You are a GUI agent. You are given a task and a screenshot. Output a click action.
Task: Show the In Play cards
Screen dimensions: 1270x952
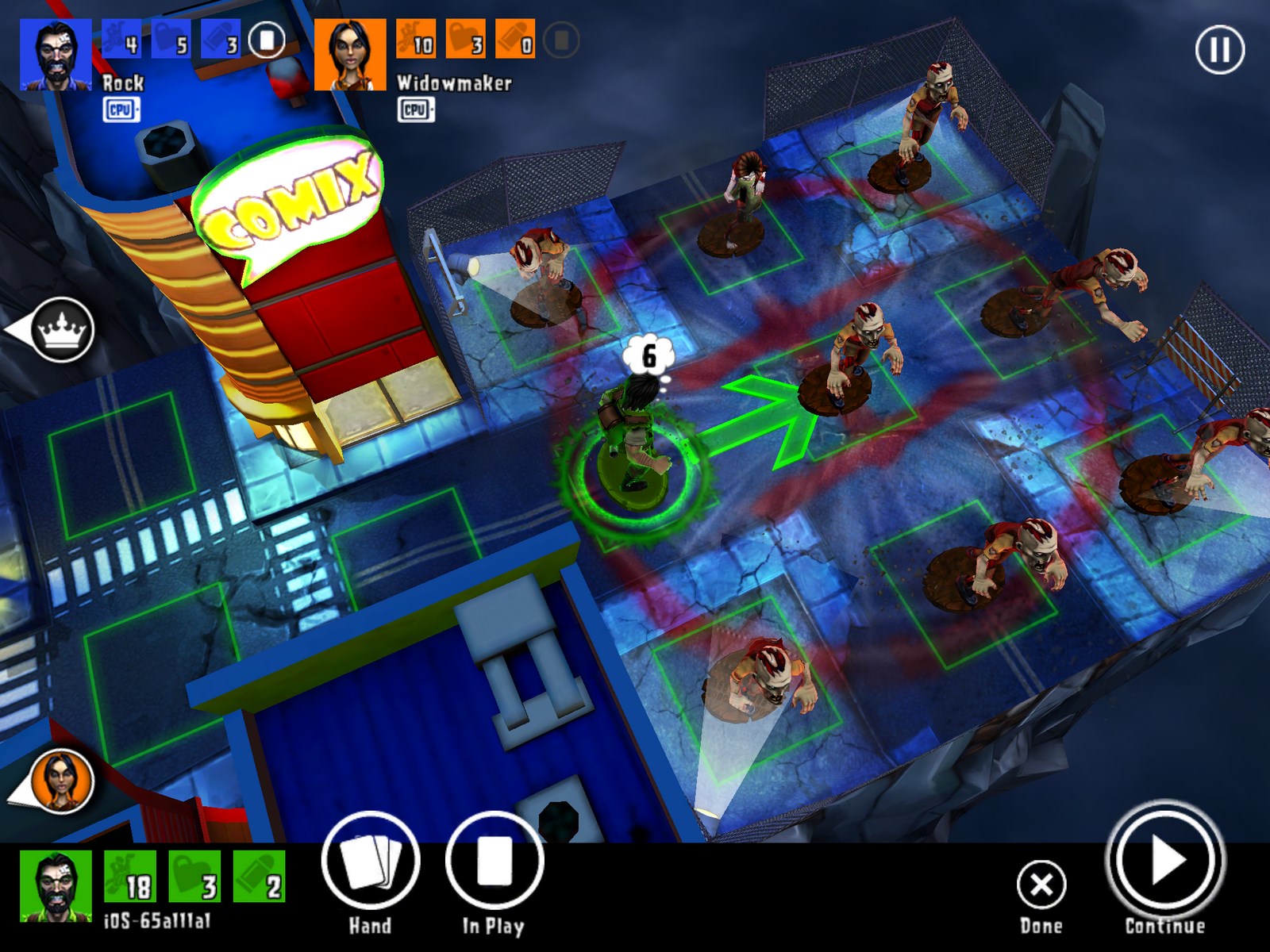494,862
